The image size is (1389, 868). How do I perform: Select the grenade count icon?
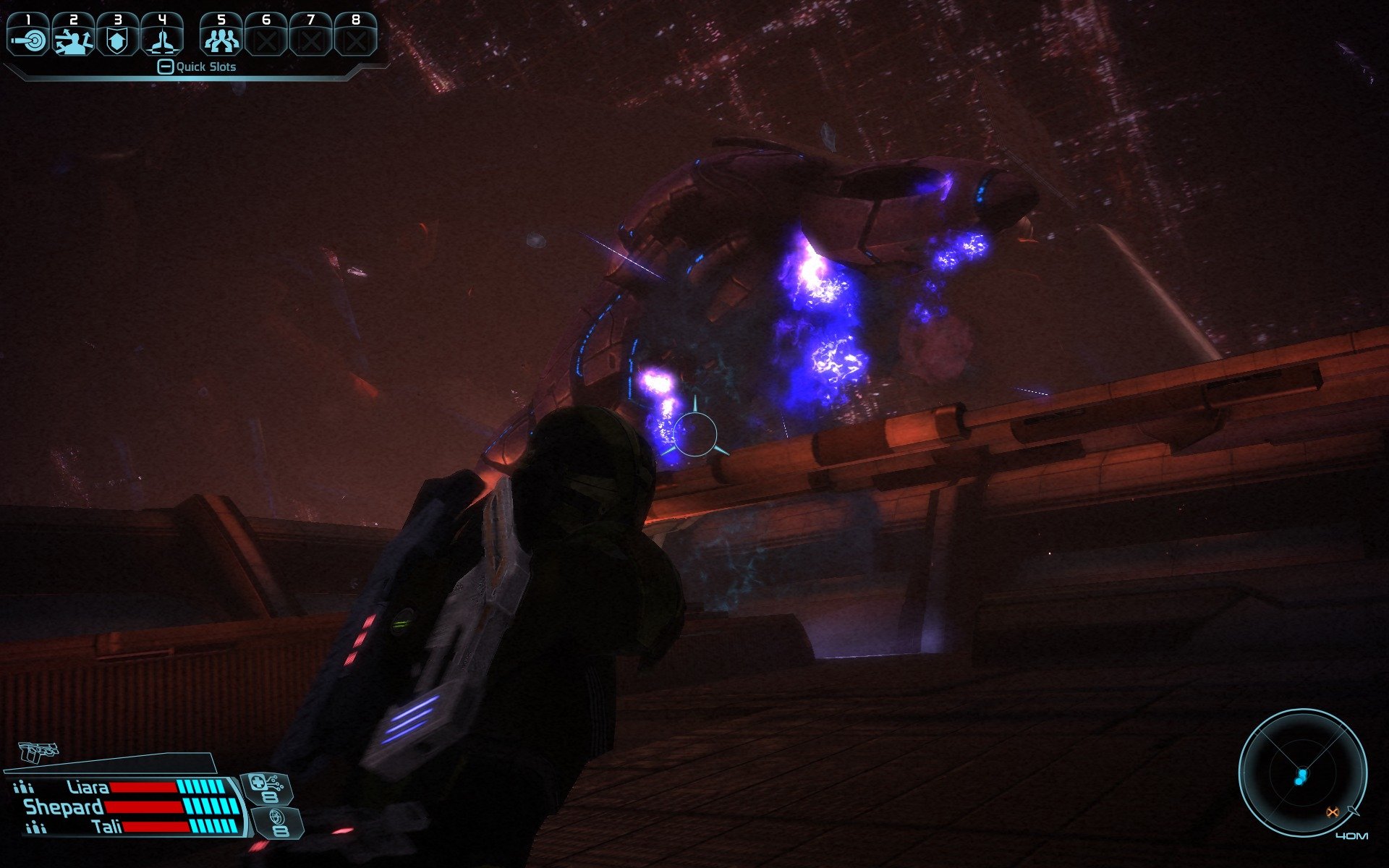click(278, 822)
